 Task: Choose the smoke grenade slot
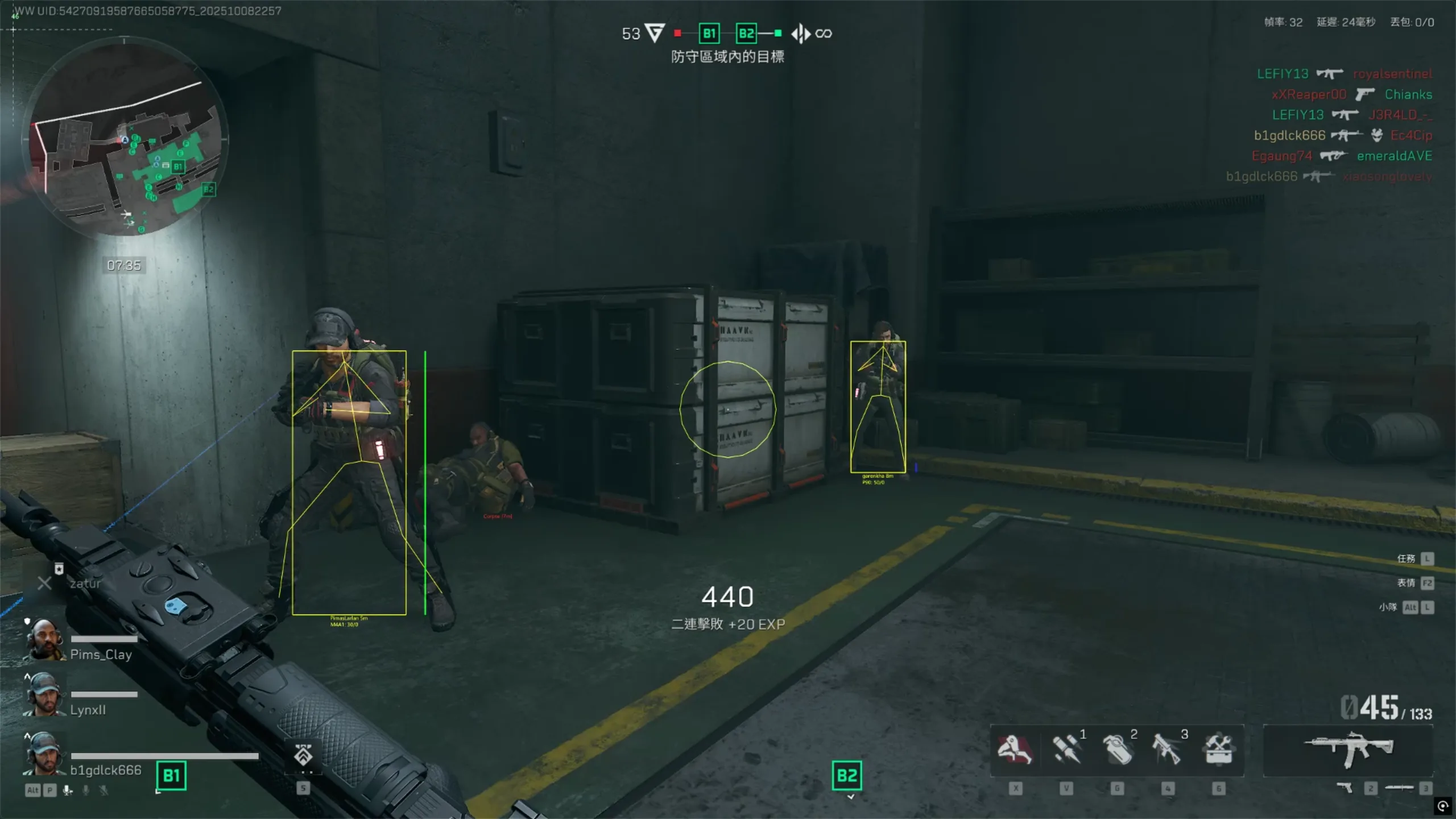(1117, 749)
